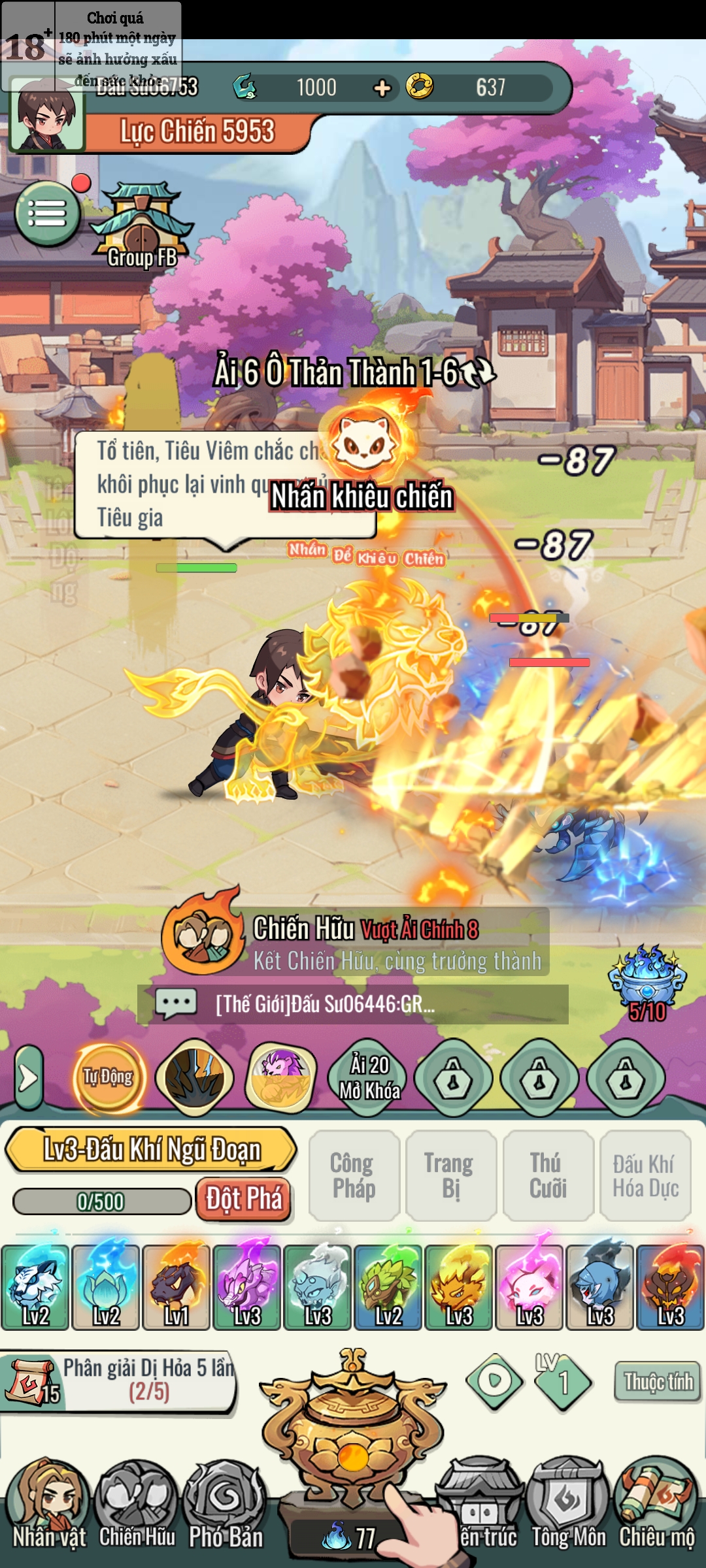Add more currency with the plus button
The height and width of the screenshot is (1568, 706).
[x=382, y=88]
